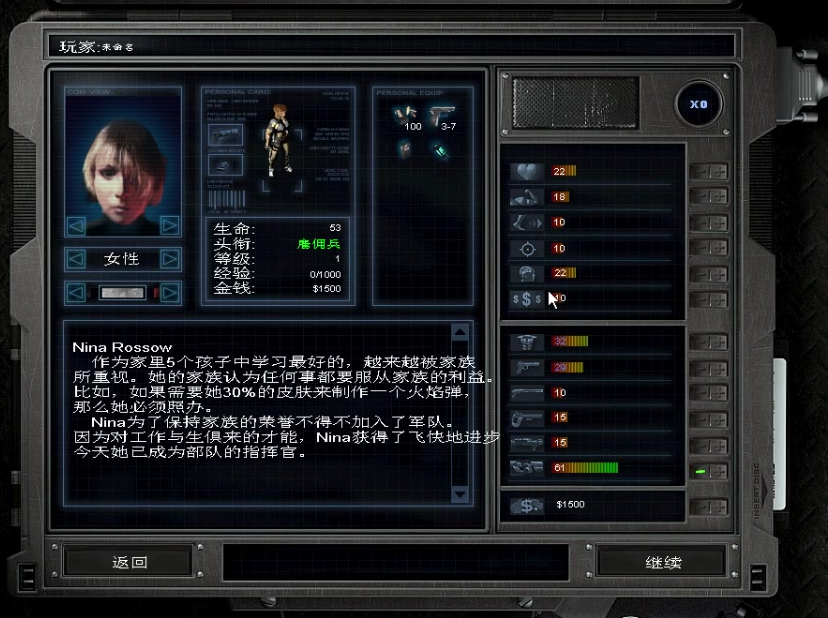This screenshot has height=618, width=828.
Task: Show the previous portrait with the left arrow
Action: 76,225
